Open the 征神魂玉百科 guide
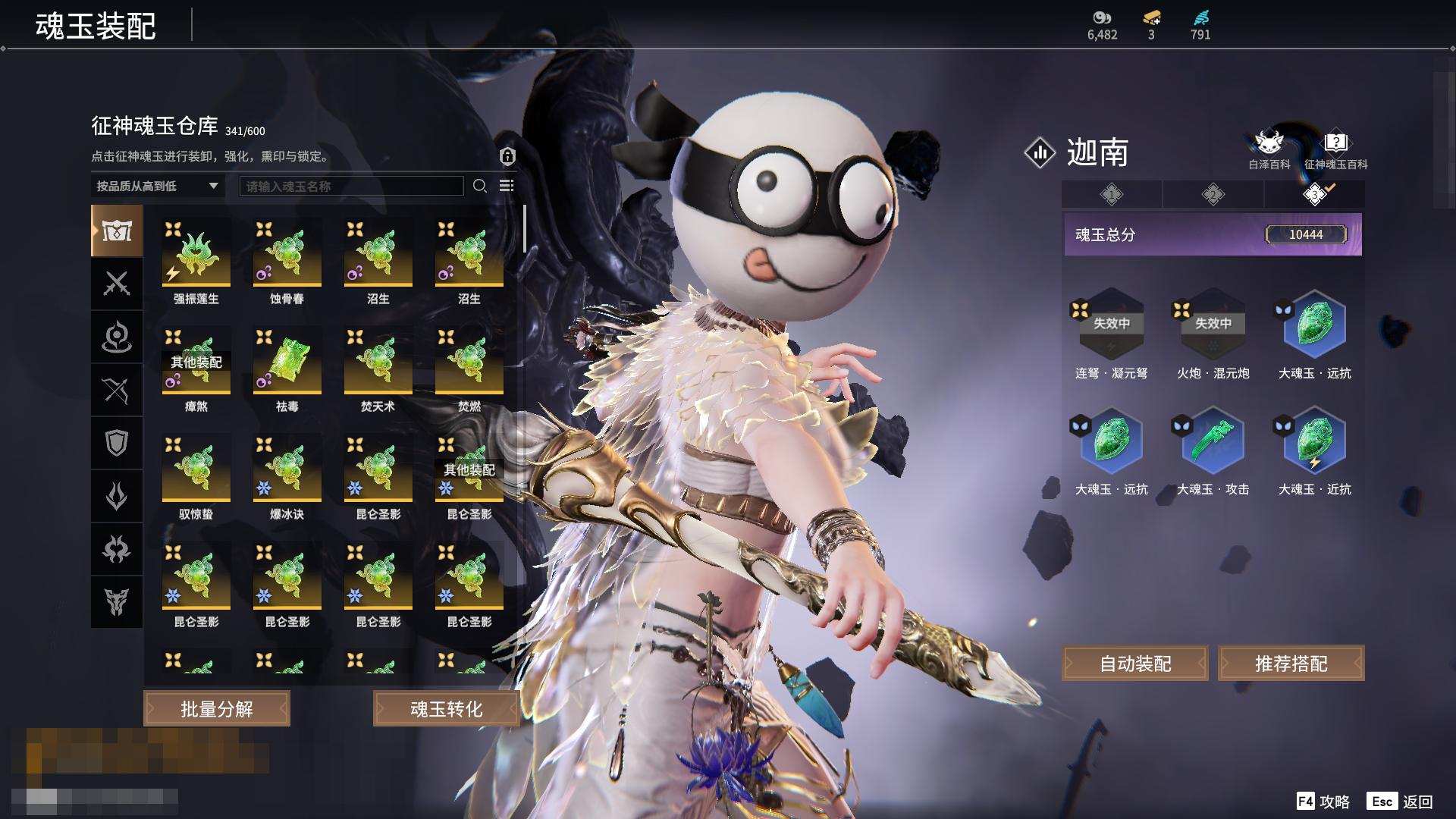Viewport: 1456px width, 819px height. coord(1335,149)
